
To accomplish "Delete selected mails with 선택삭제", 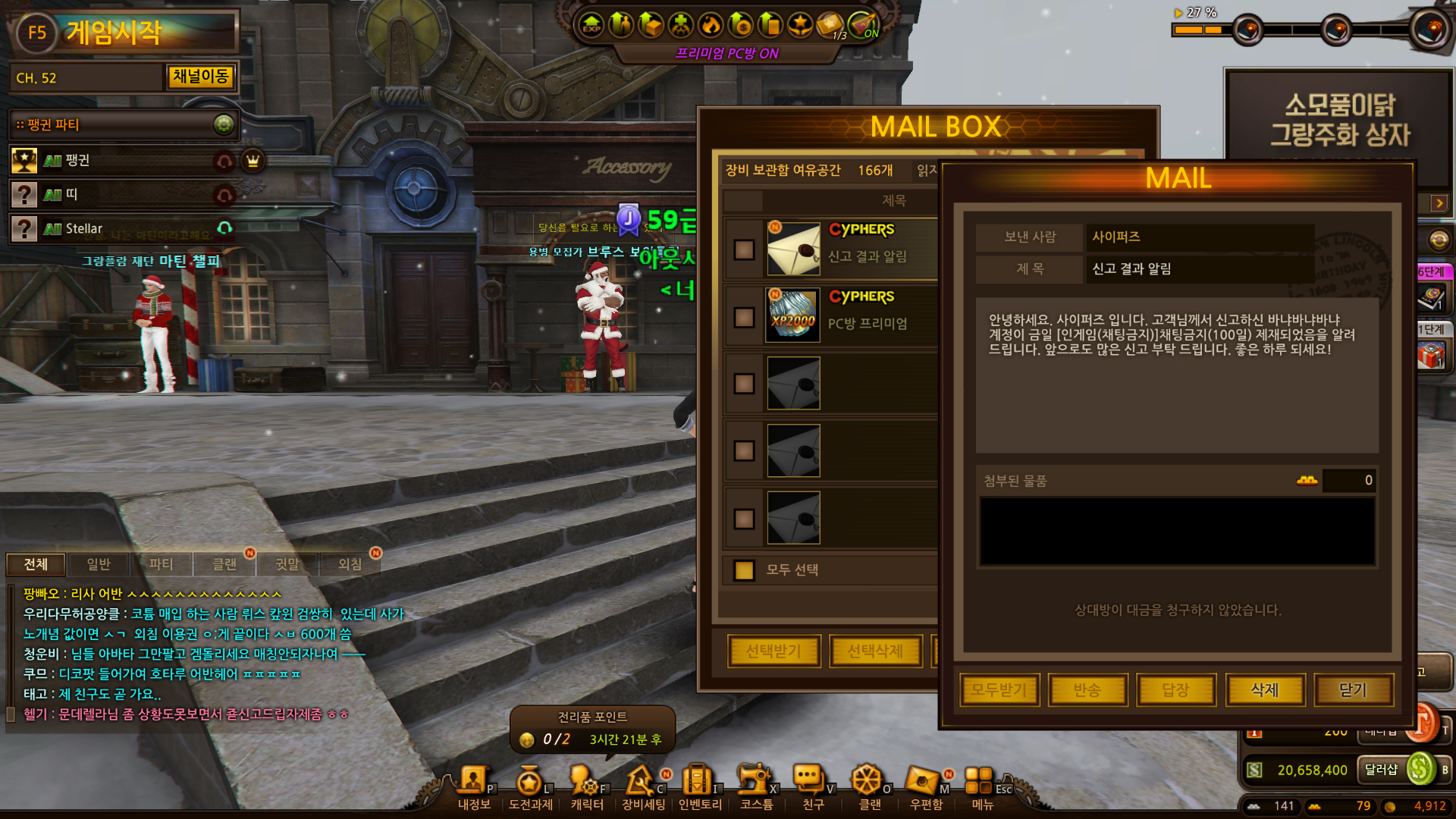I will (x=875, y=651).
